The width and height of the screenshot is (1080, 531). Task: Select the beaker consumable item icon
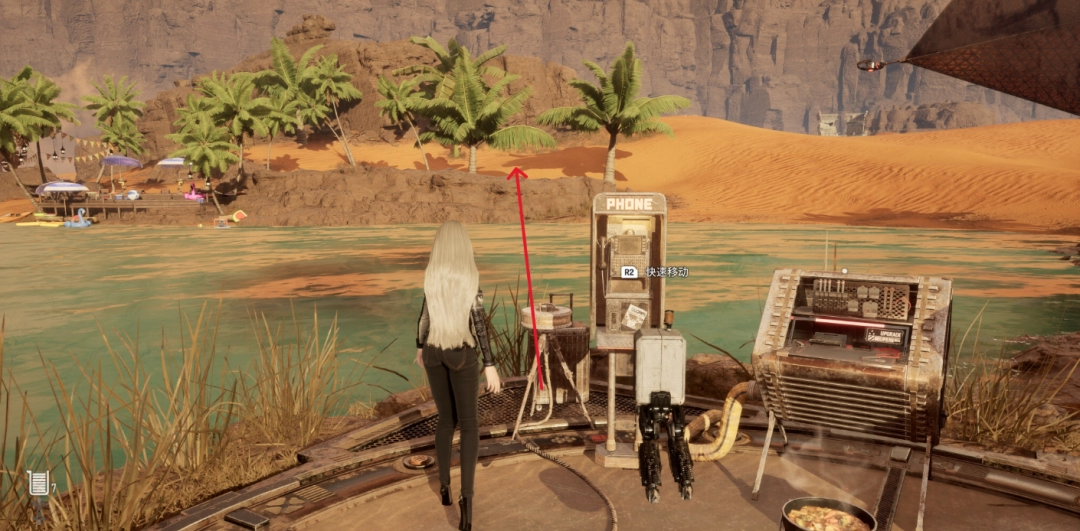(38, 483)
